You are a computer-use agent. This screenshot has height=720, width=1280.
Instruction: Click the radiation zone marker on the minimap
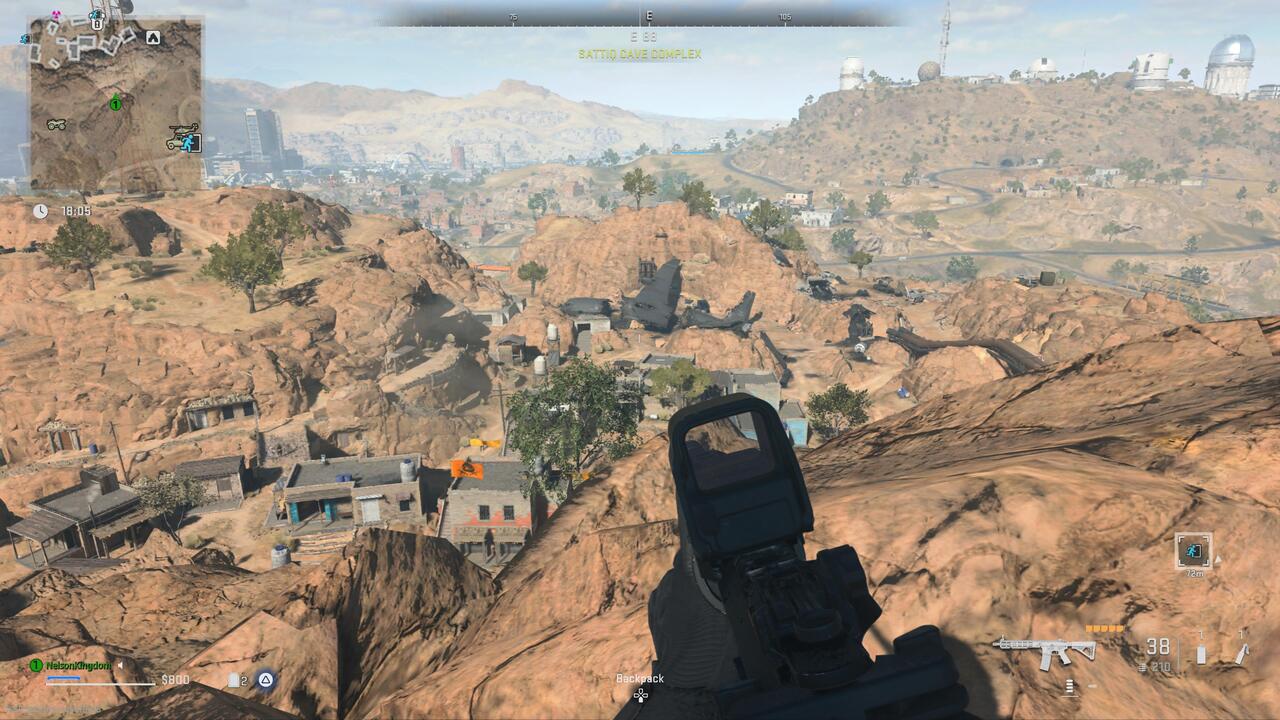point(55,15)
